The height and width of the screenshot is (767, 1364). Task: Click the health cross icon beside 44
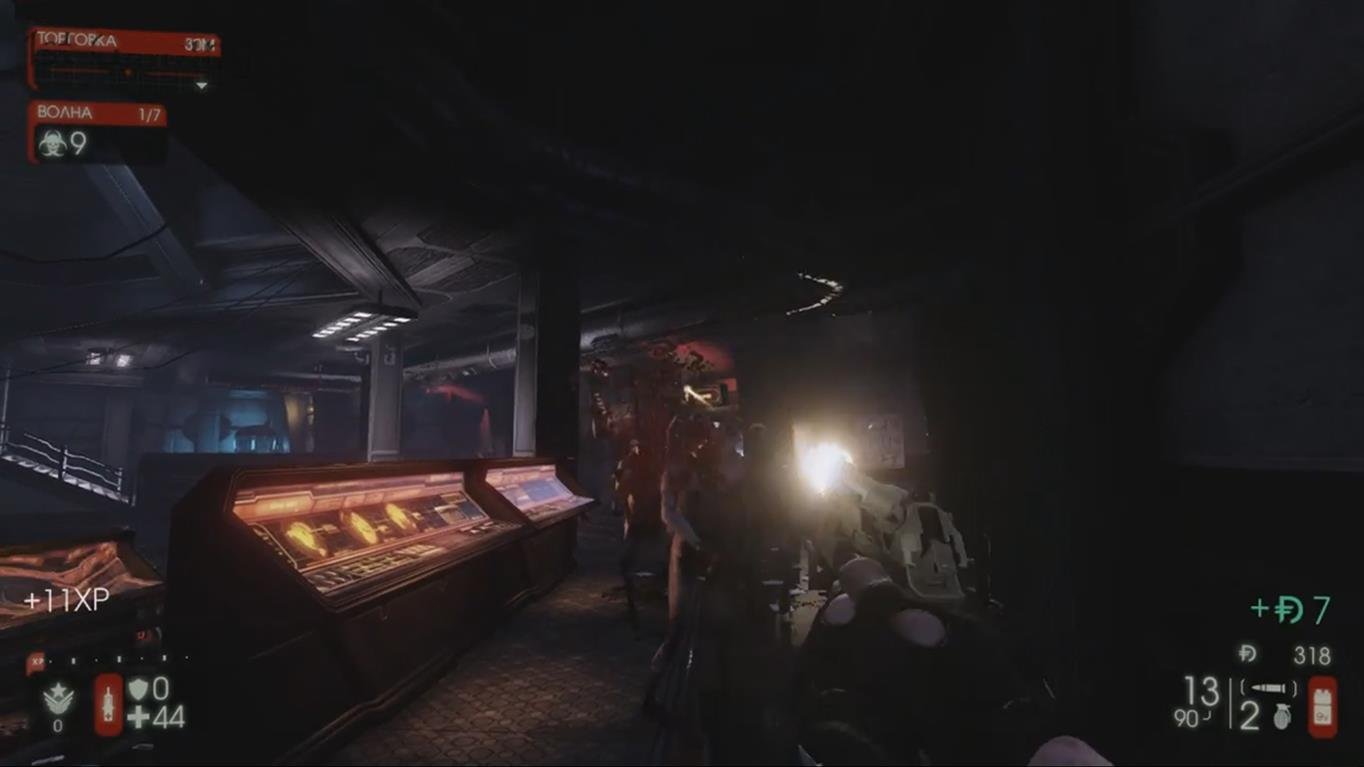136,715
